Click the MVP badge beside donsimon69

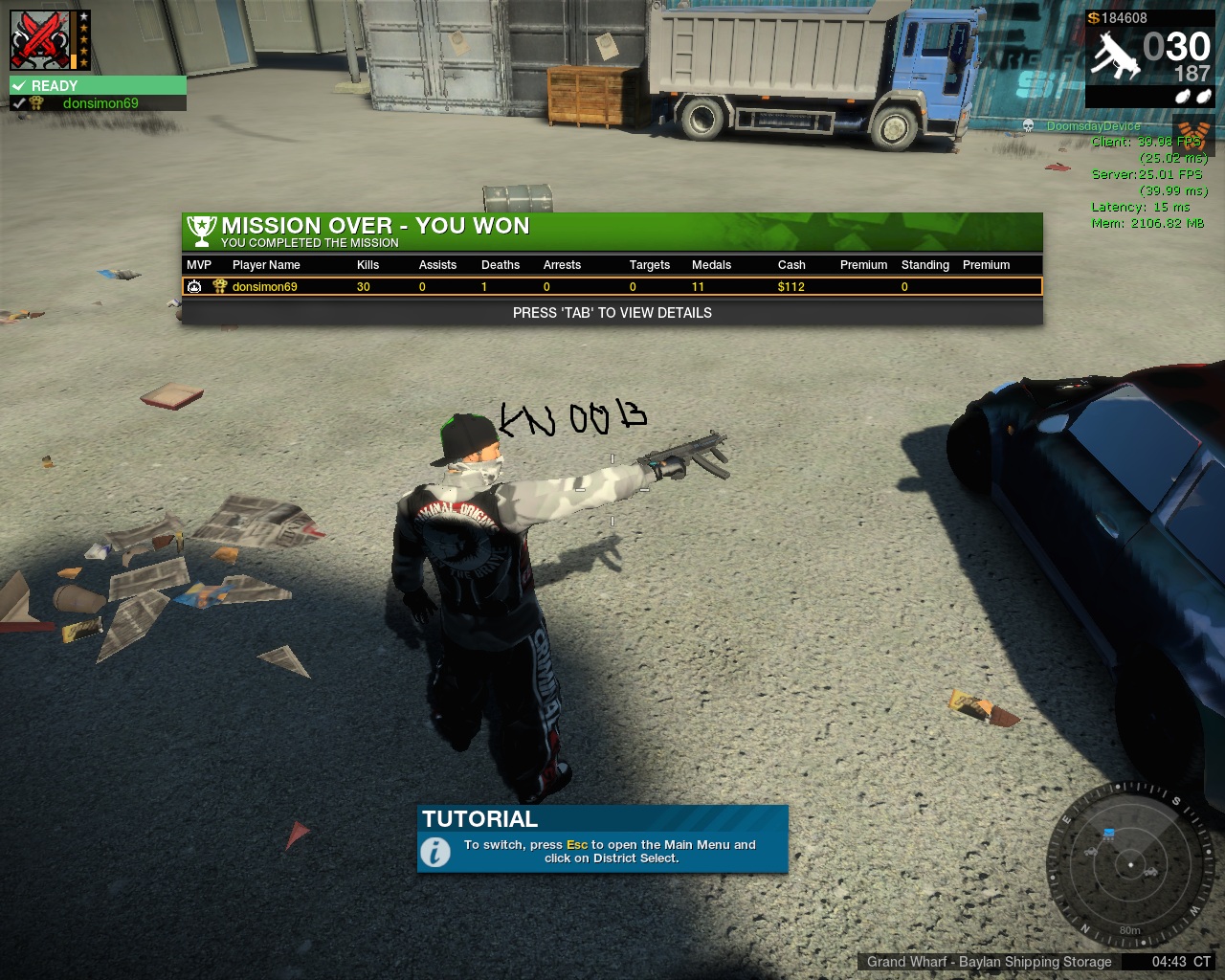coord(194,286)
